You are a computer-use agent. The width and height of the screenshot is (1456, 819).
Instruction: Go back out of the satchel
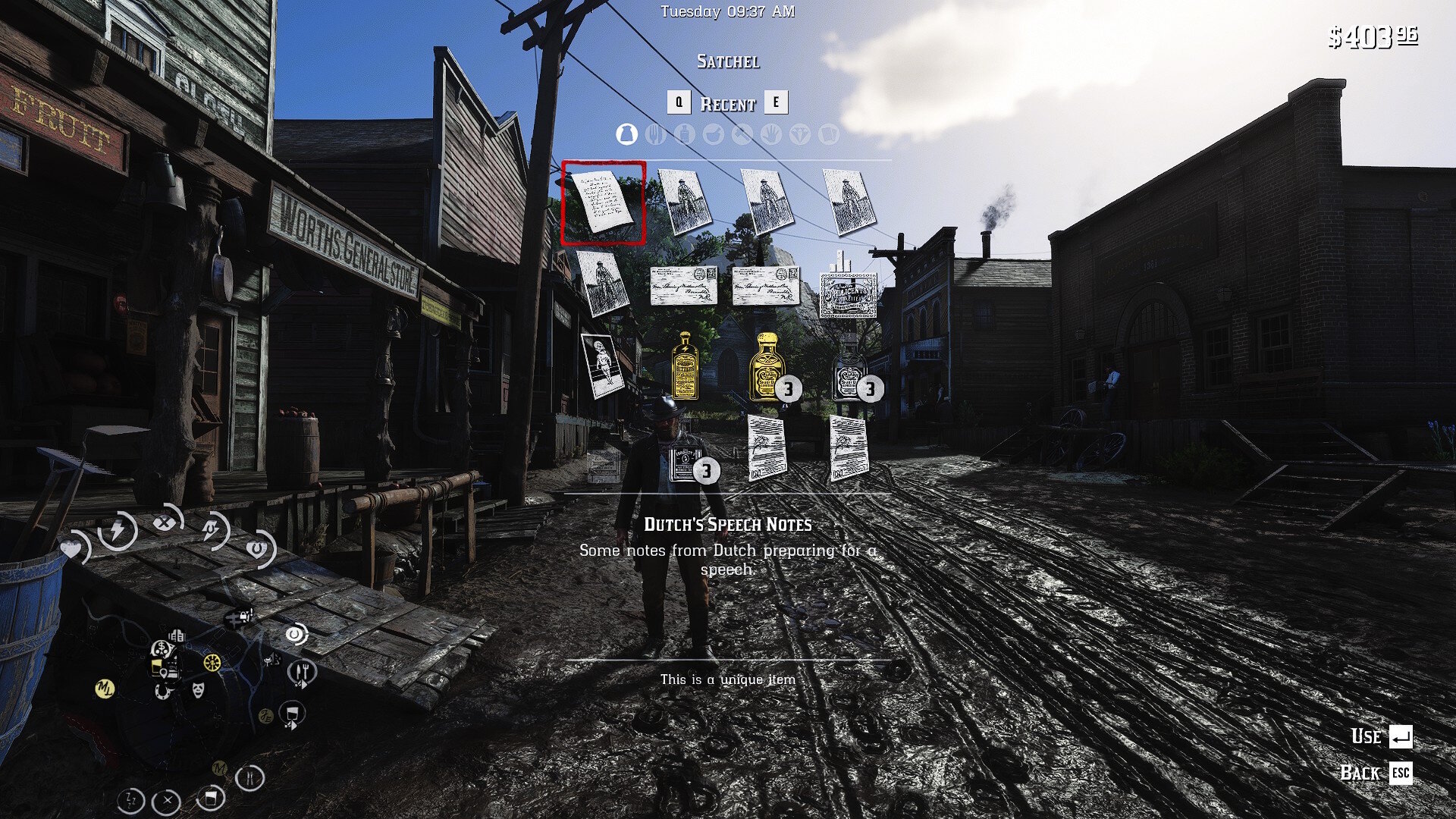coord(1400,773)
